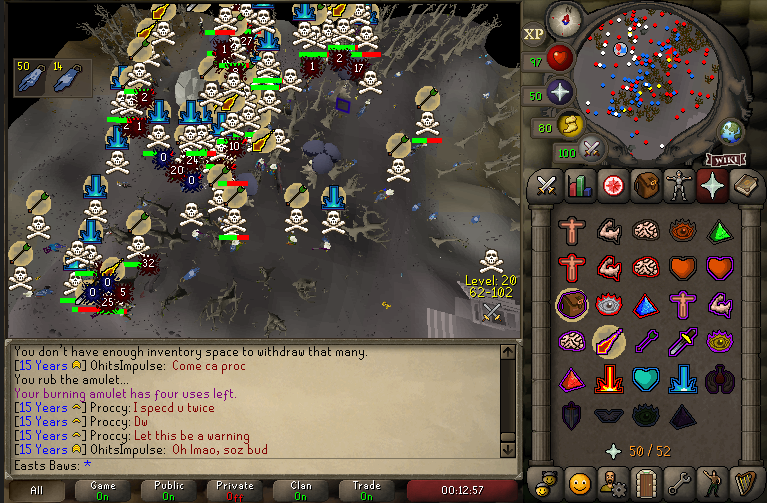This screenshot has width=767, height=503.
Task: Open the world map globe
Action: (x=731, y=131)
